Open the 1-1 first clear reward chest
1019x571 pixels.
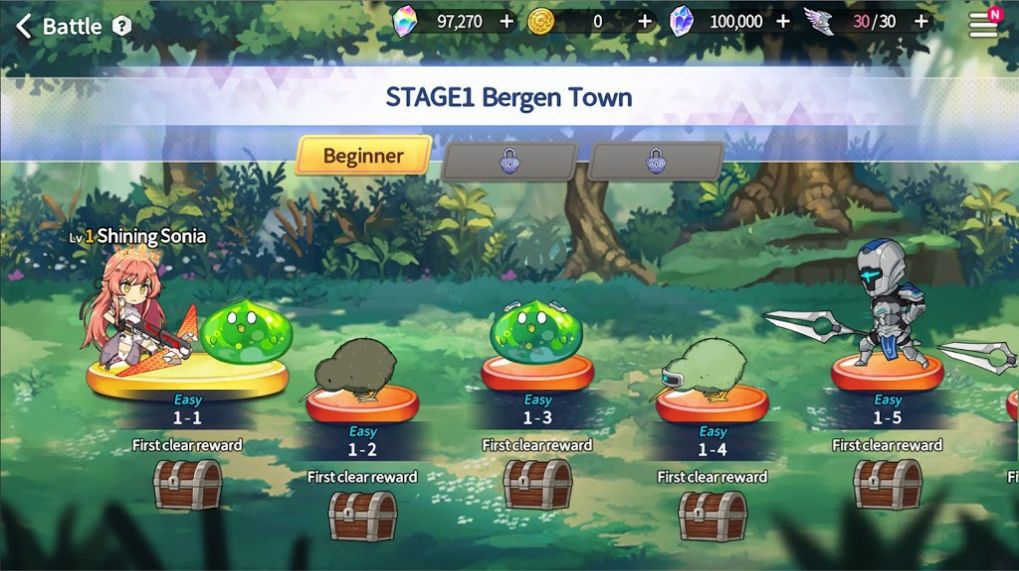tap(187, 485)
